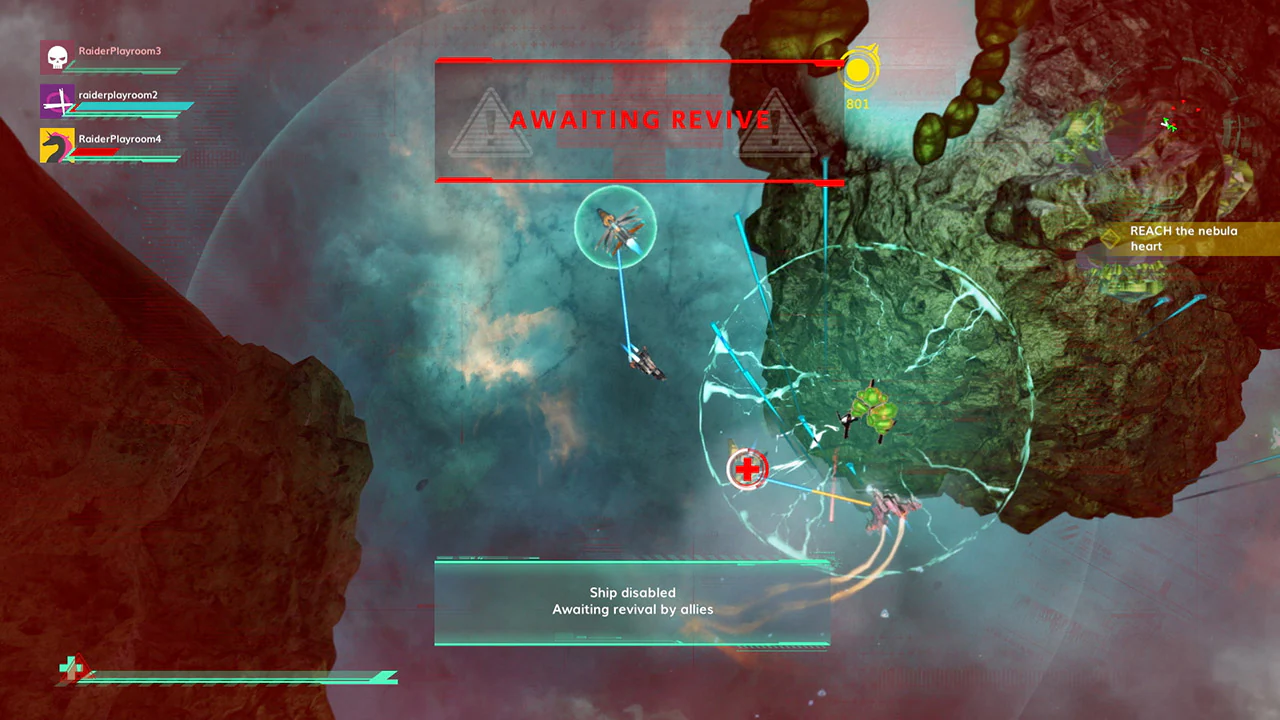Click the green player arrow on the minimap

1169,124
